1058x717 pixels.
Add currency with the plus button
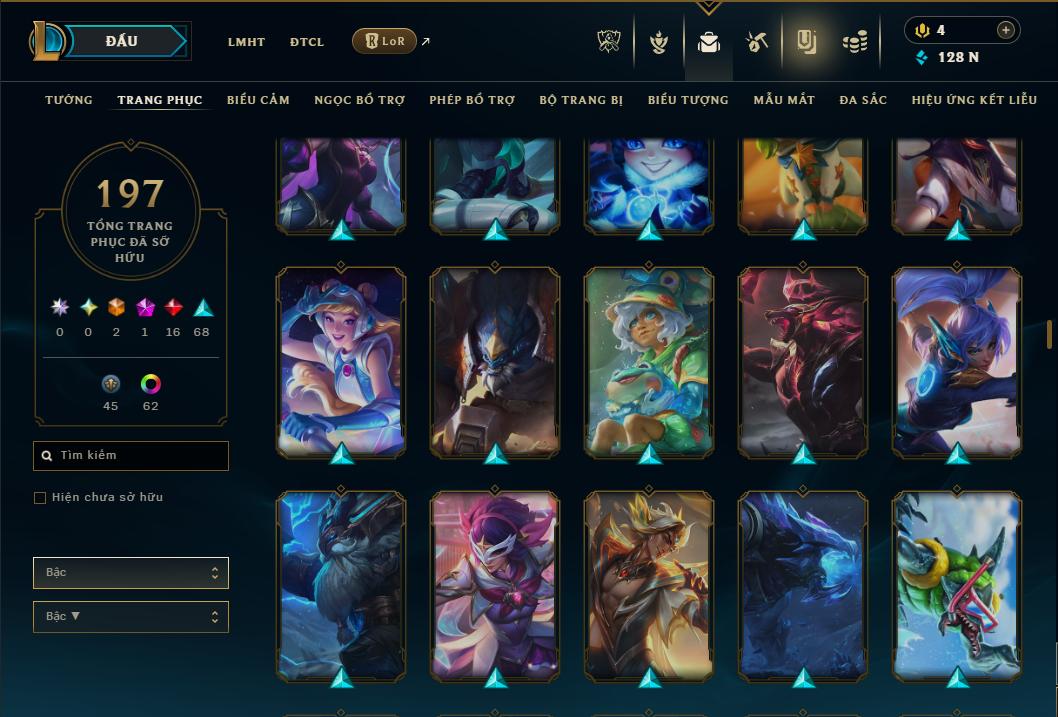coord(1005,30)
